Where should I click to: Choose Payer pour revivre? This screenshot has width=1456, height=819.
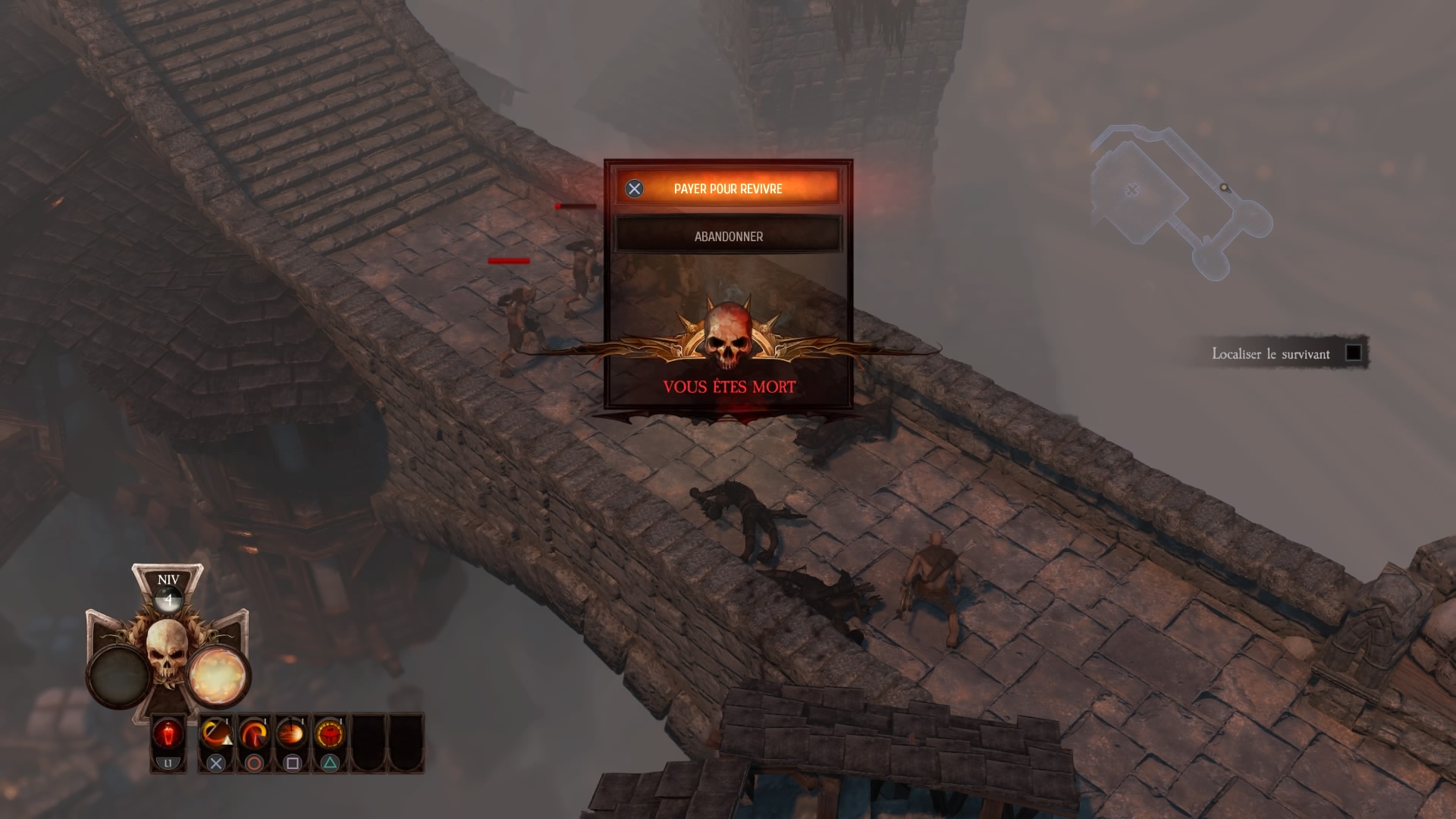point(727,189)
